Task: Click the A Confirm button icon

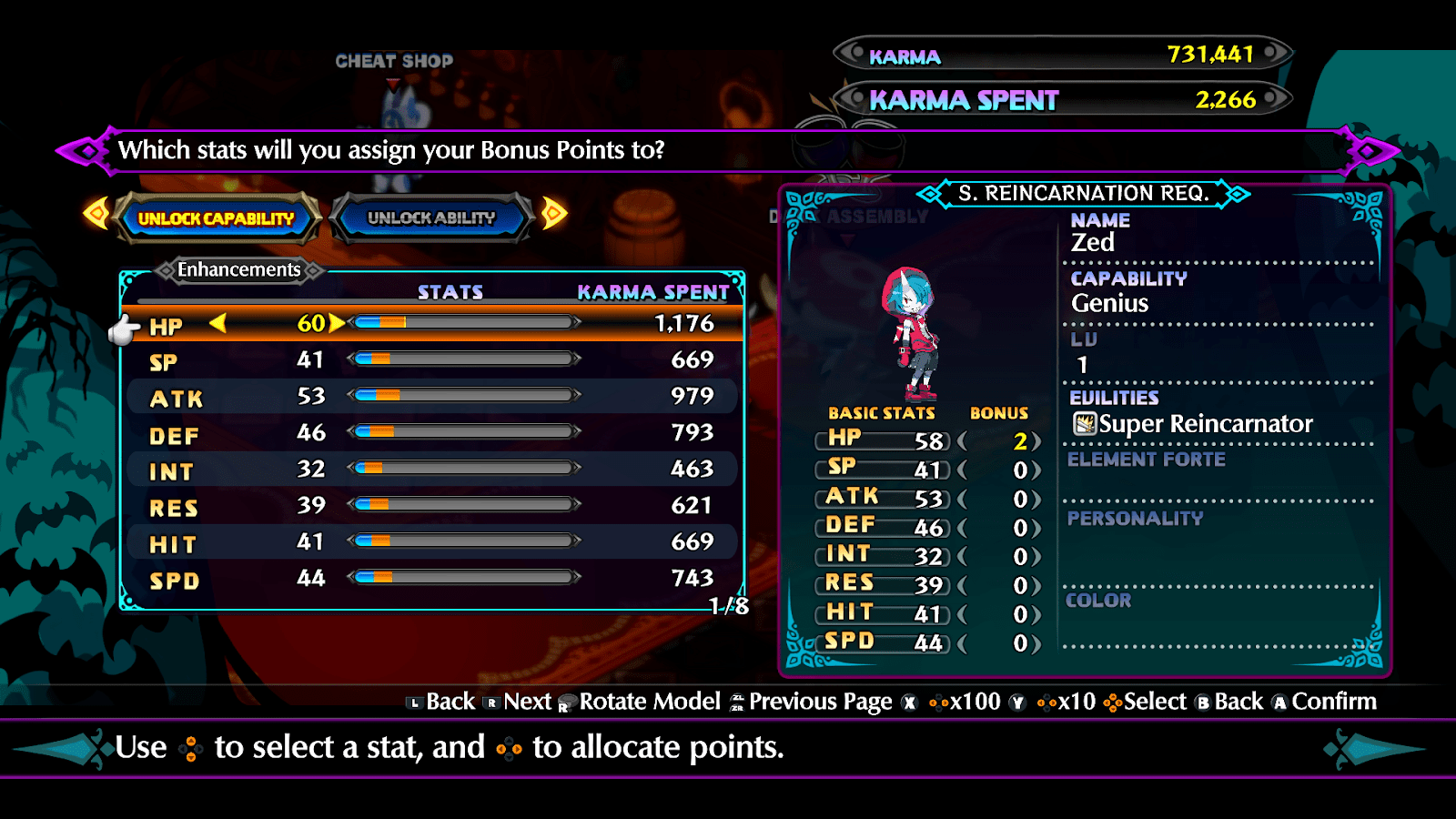Action: [x=1280, y=703]
